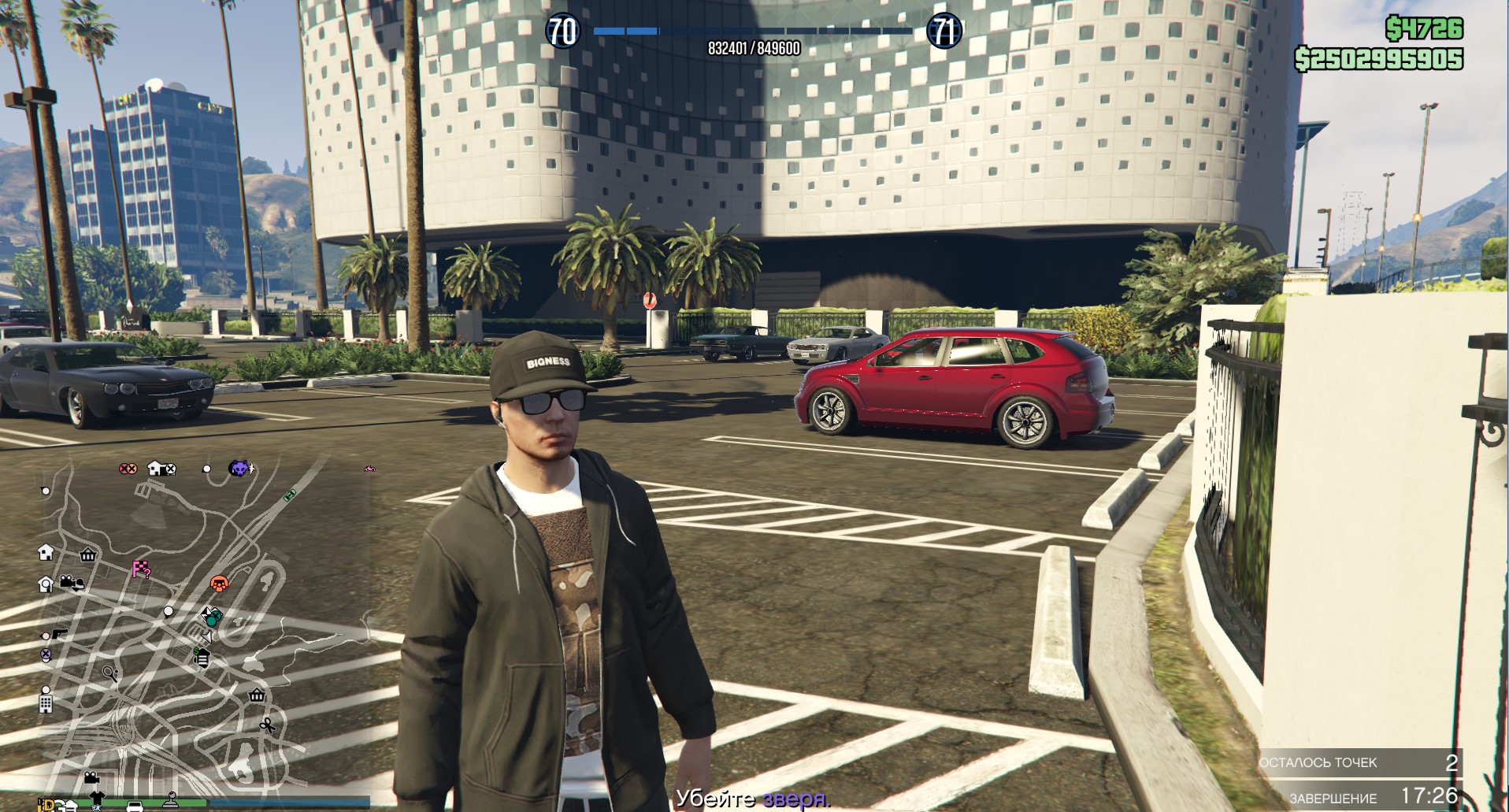Select the clothing store t-shirt marker

point(97,799)
